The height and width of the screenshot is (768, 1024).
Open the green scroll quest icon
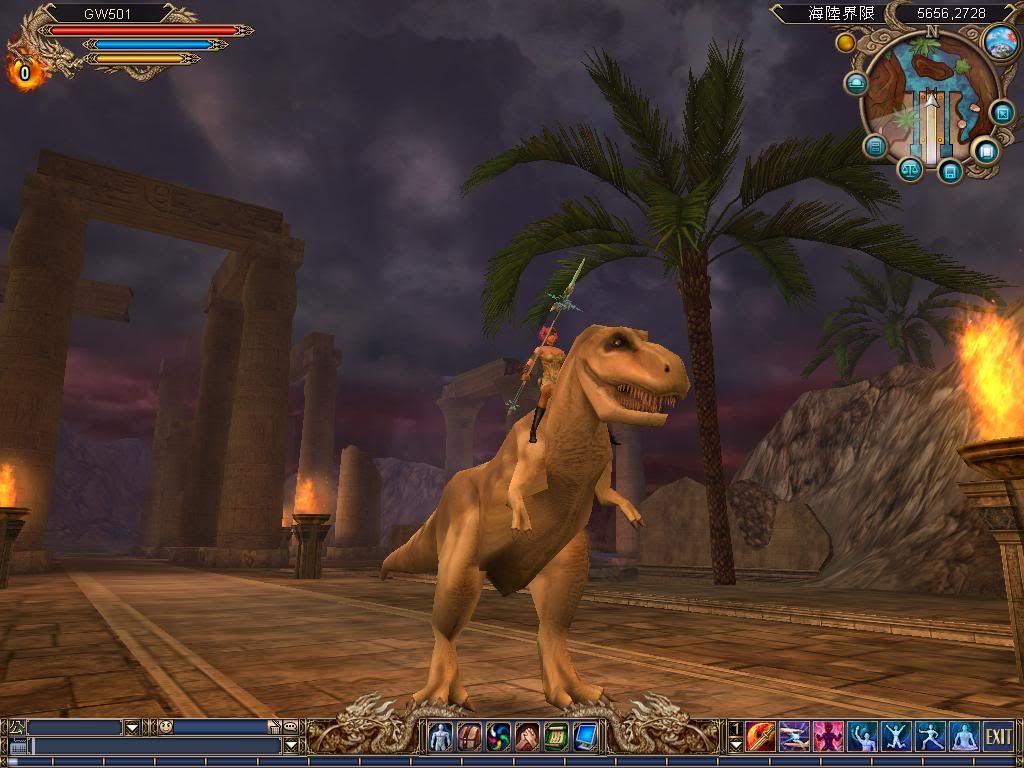(x=556, y=737)
